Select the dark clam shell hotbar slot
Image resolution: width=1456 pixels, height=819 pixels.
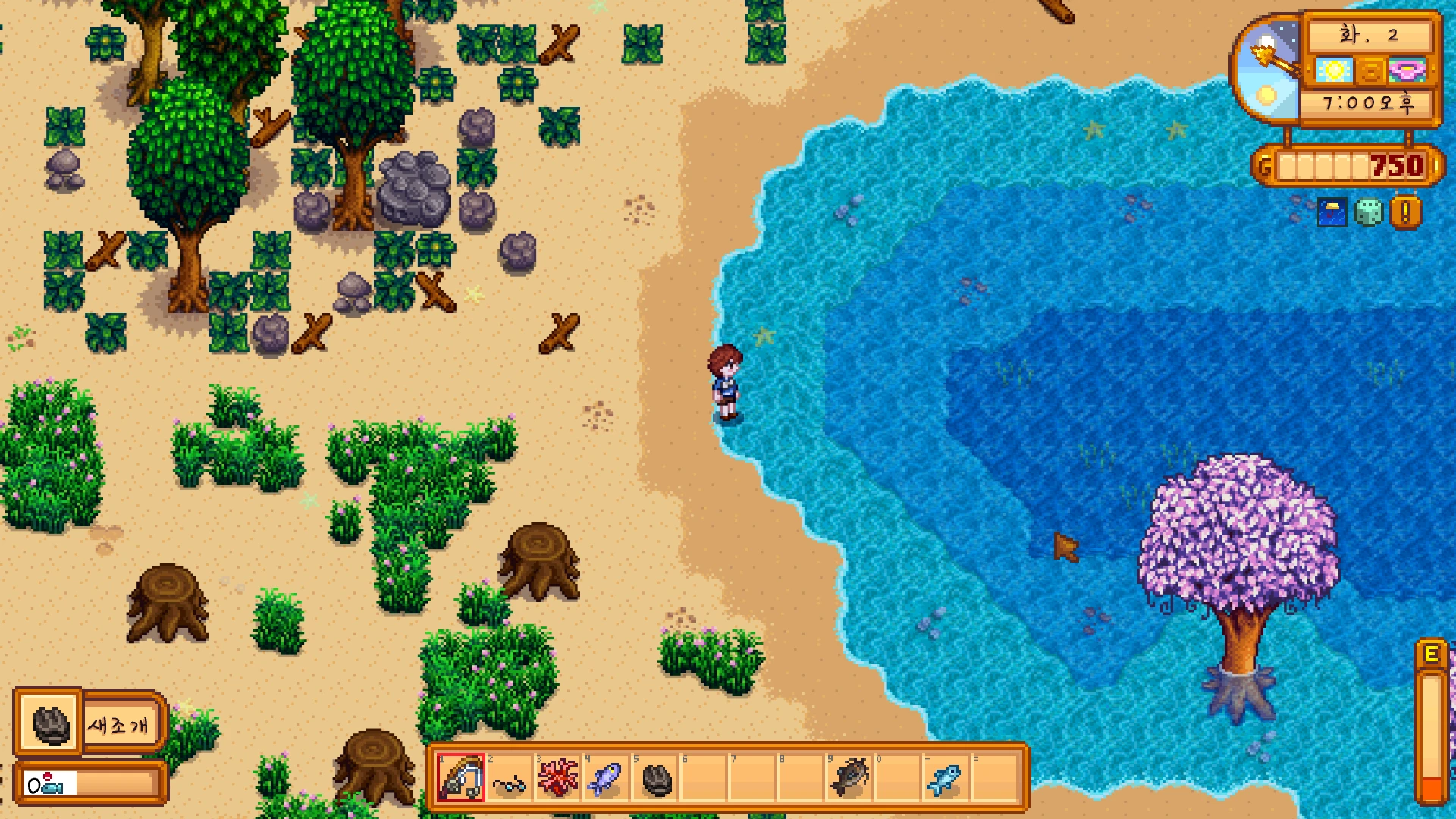pyautogui.click(x=656, y=779)
